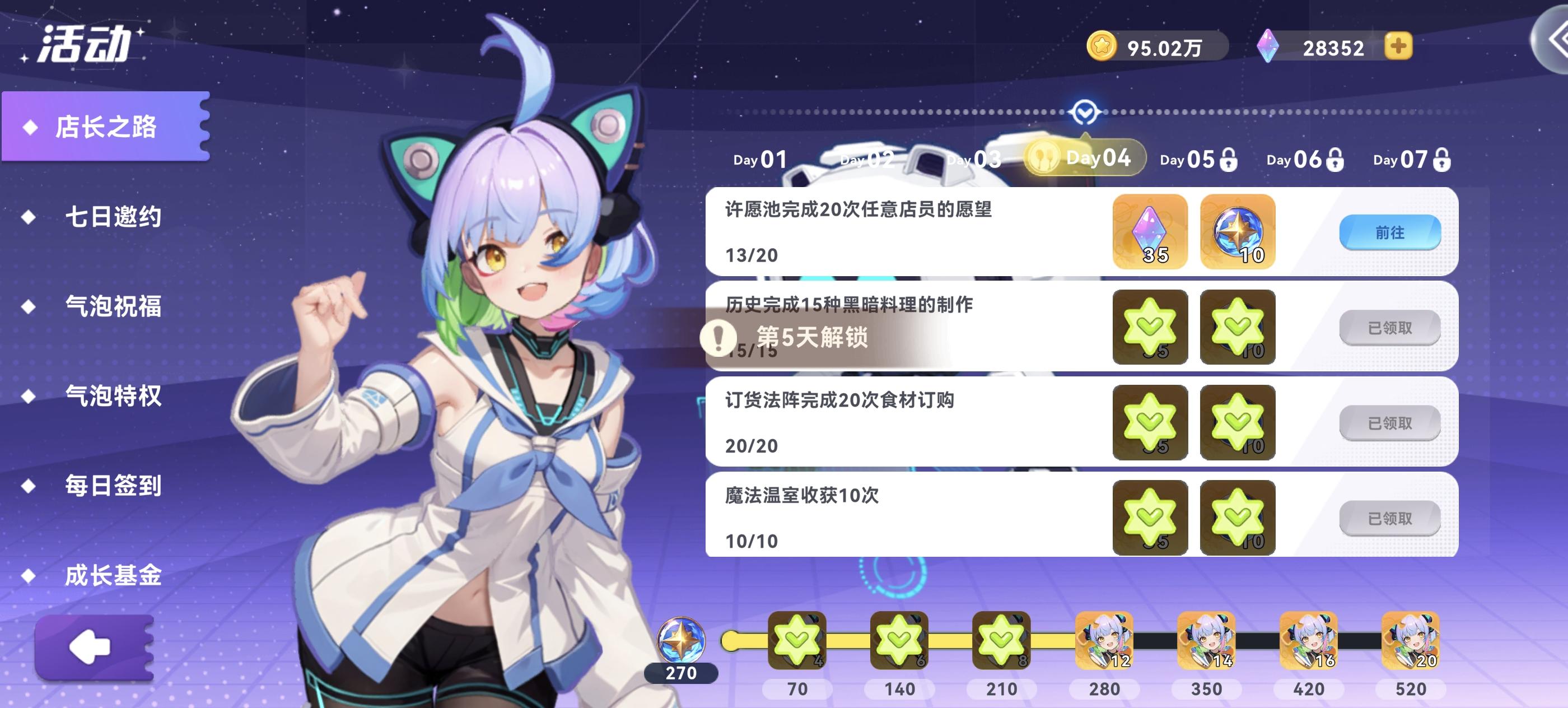
Task: Switch to the 每日签到 section
Action: point(113,487)
